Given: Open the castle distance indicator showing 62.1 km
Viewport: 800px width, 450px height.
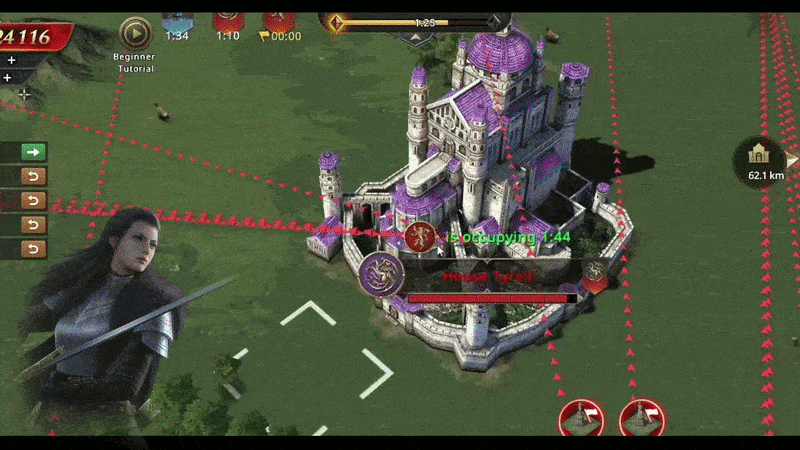Looking at the screenshot, I should [x=764, y=158].
